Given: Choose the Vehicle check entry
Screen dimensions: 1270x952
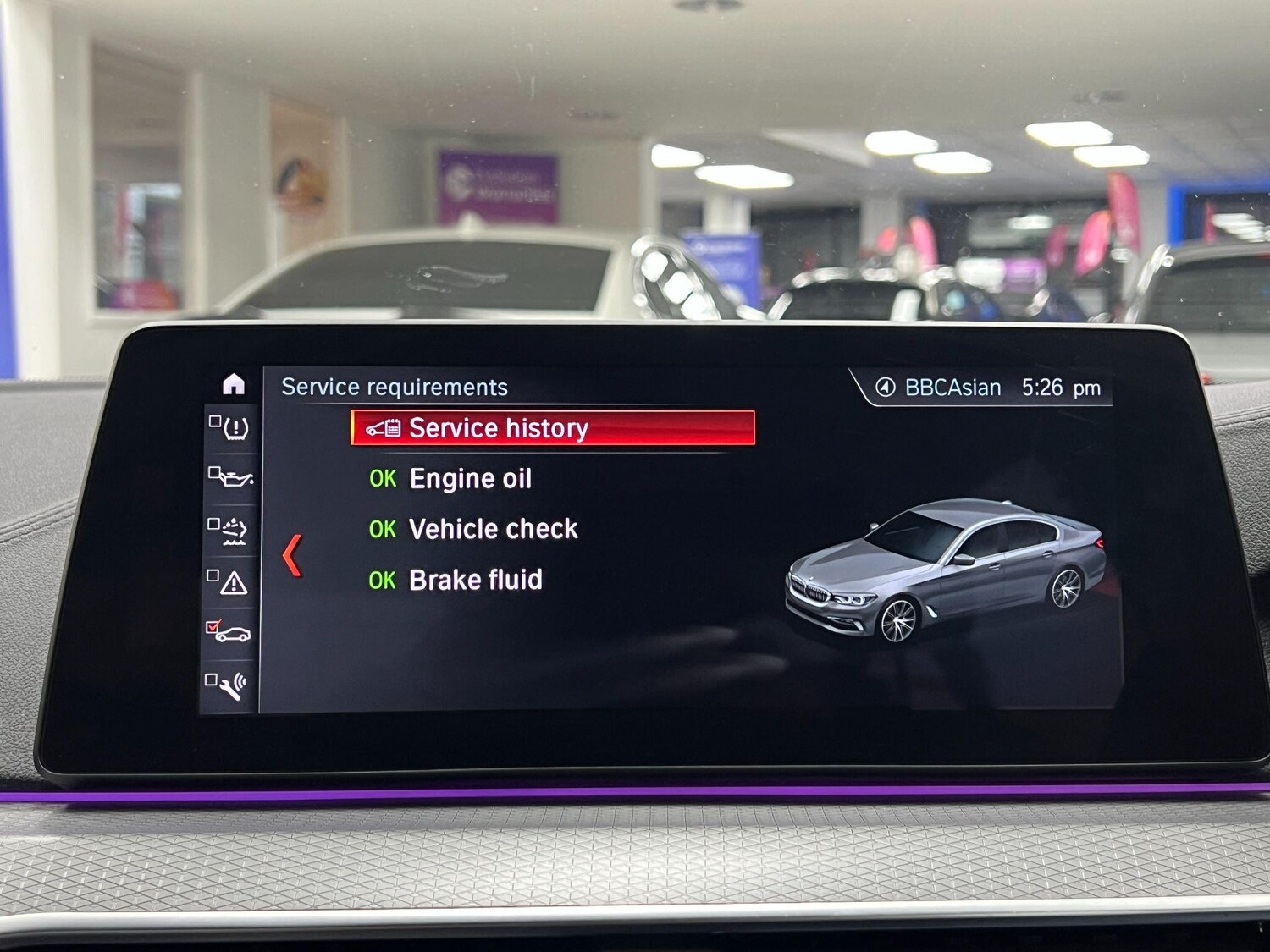Looking at the screenshot, I should pyautogui.click(x=493, y=530).
